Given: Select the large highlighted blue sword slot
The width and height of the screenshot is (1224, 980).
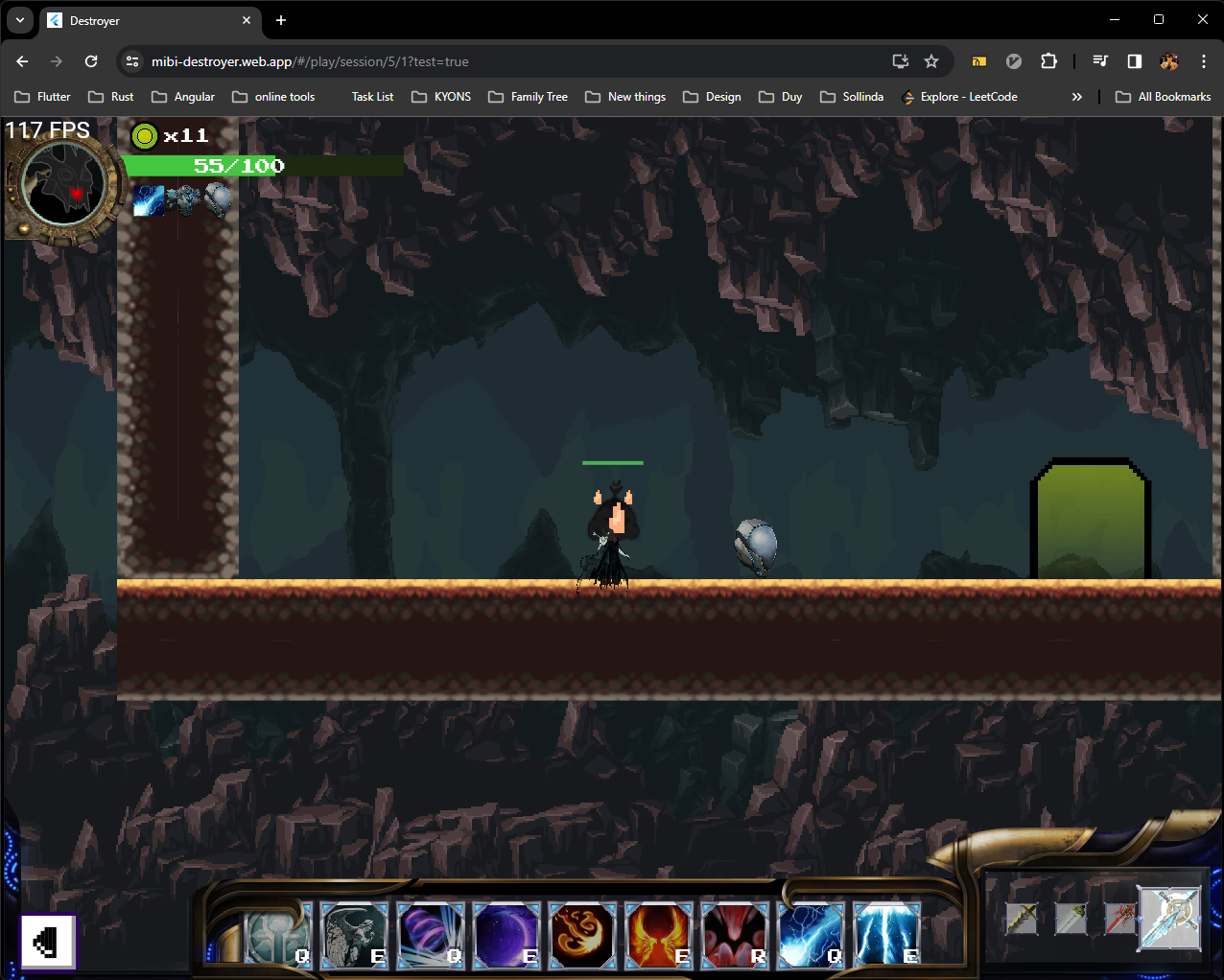Looking at the screenshot, I should (x=1169, y=918).
